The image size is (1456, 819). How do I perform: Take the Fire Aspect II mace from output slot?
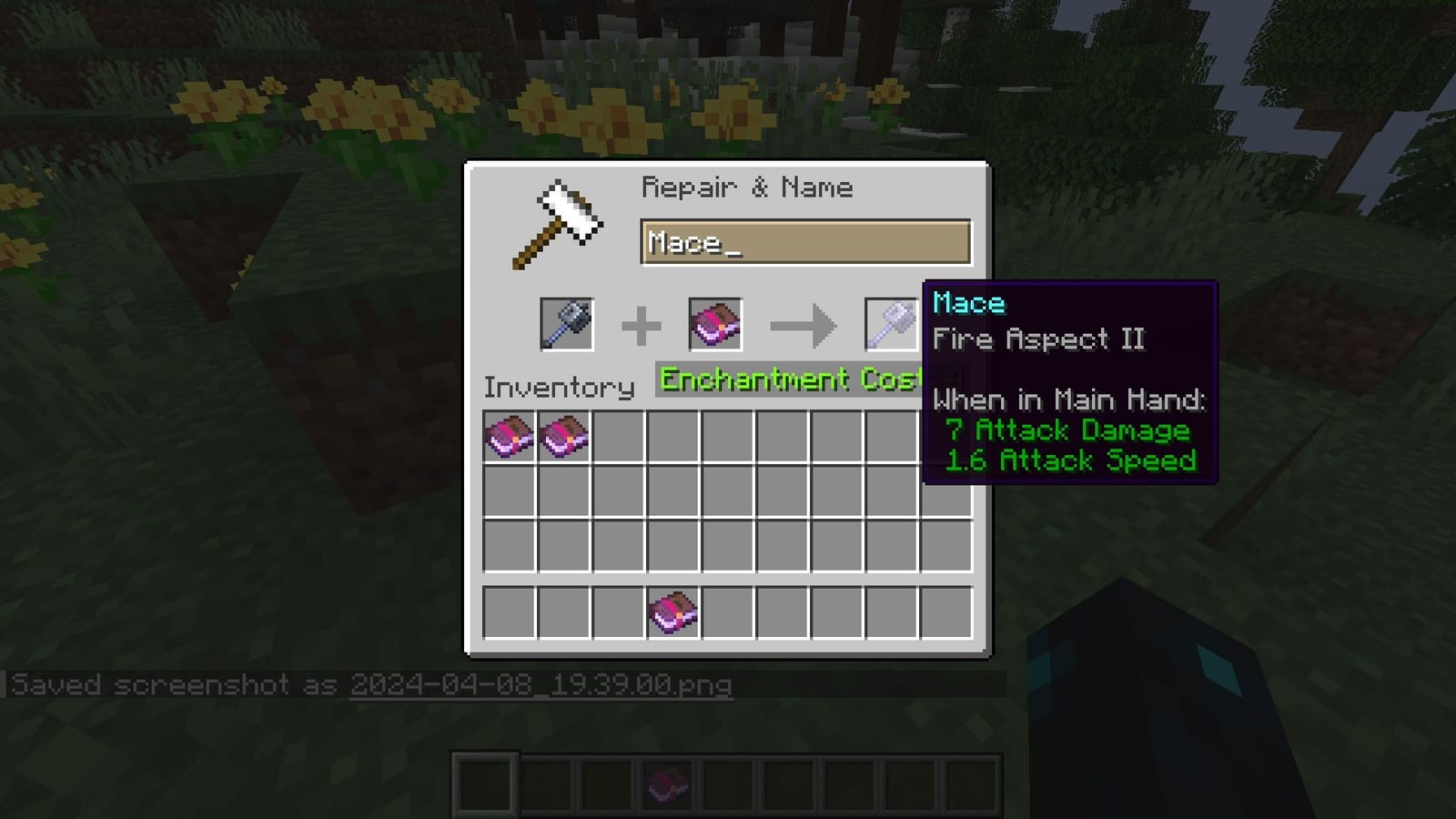click(892, 325)
